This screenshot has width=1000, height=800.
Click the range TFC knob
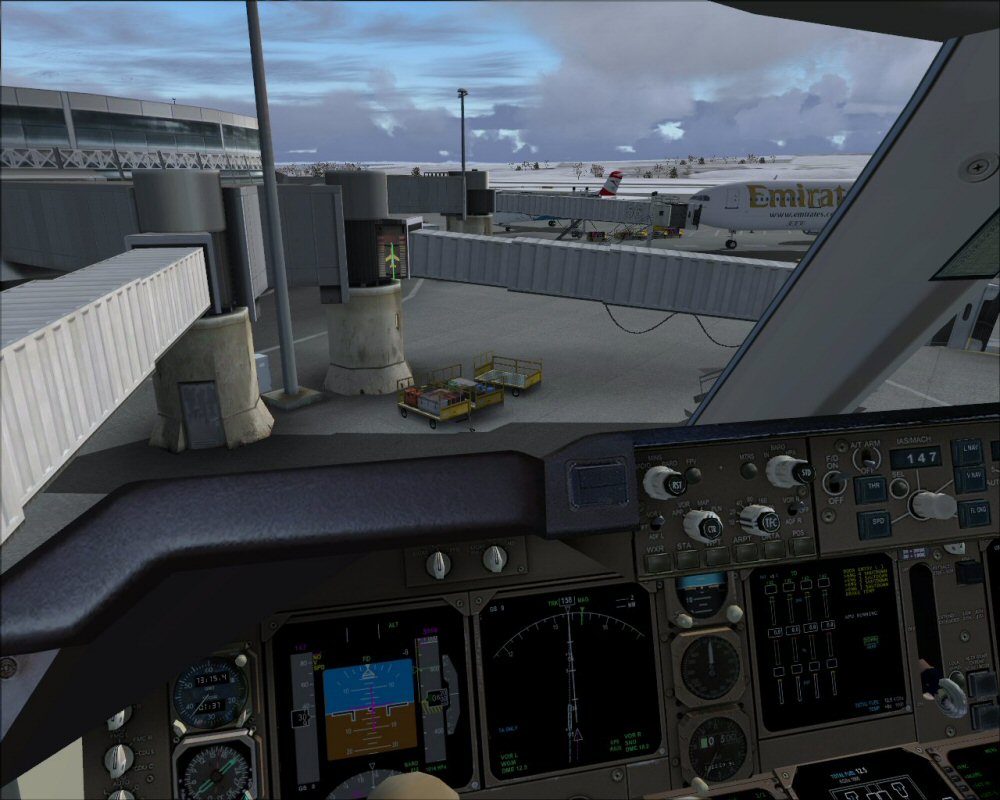tap(759, 520)
